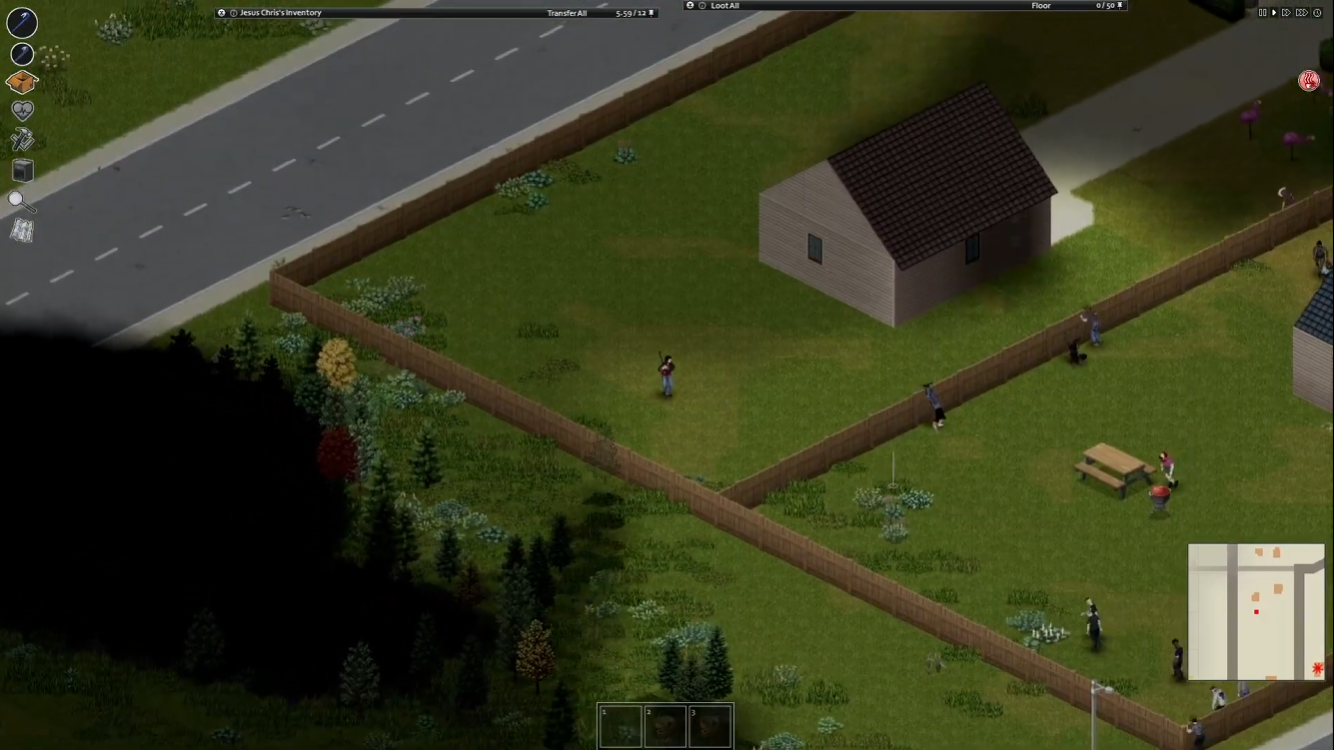
Task: Open inventory using the cardboard box icon
Action: [x=22, y=82]
